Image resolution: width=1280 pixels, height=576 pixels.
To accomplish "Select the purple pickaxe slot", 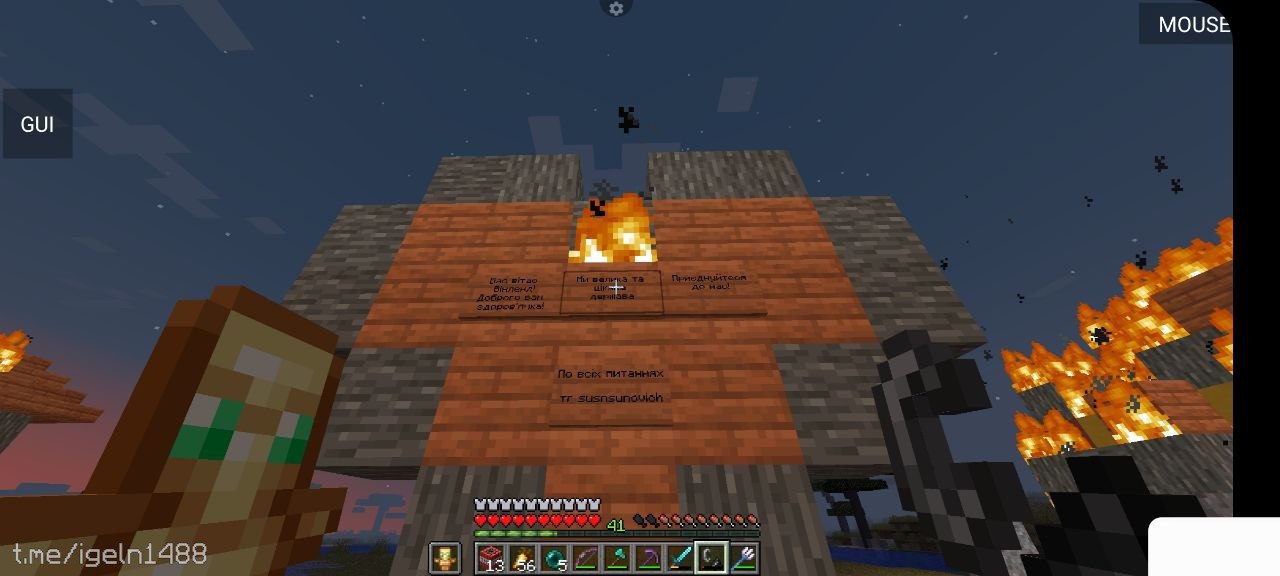I will coord(647,557).
